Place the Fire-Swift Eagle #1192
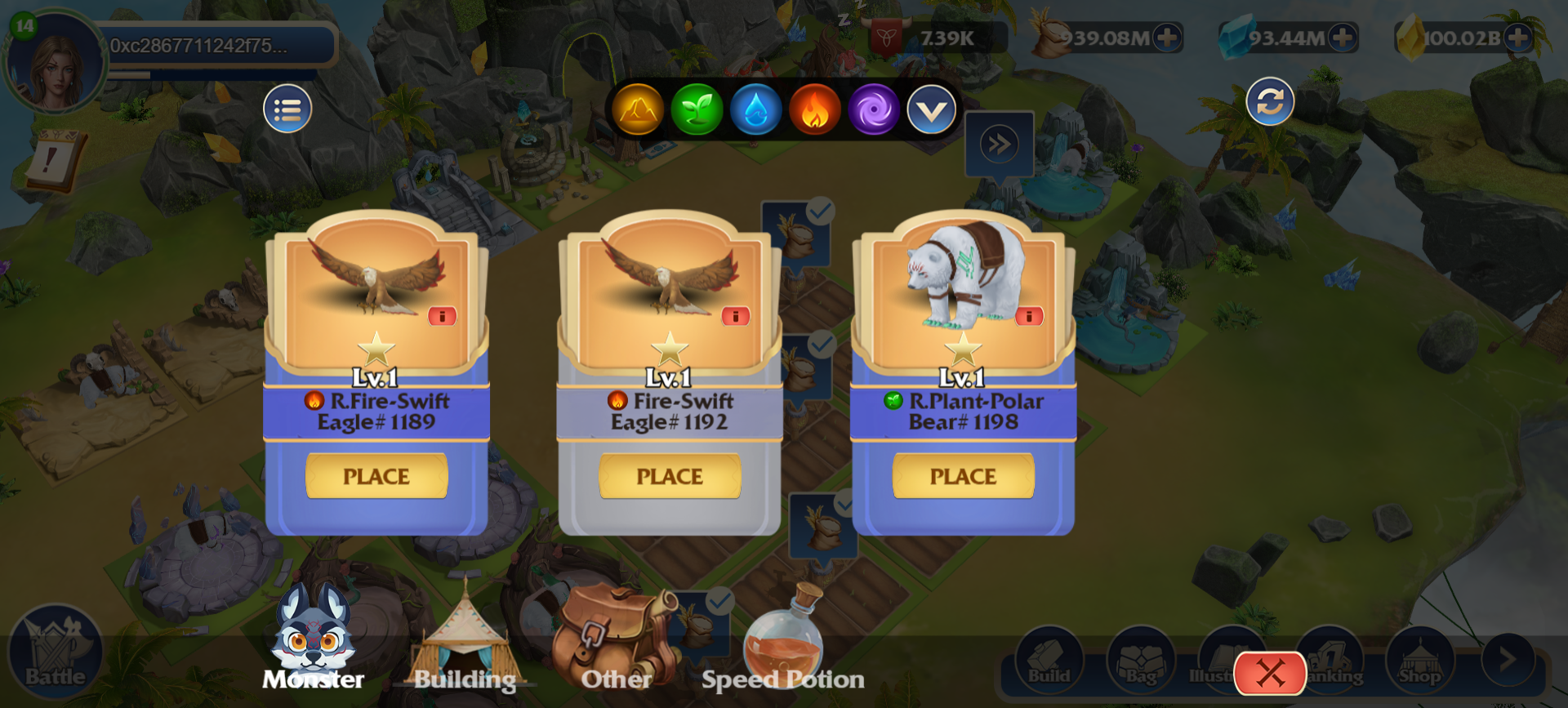 click(670, 476)
